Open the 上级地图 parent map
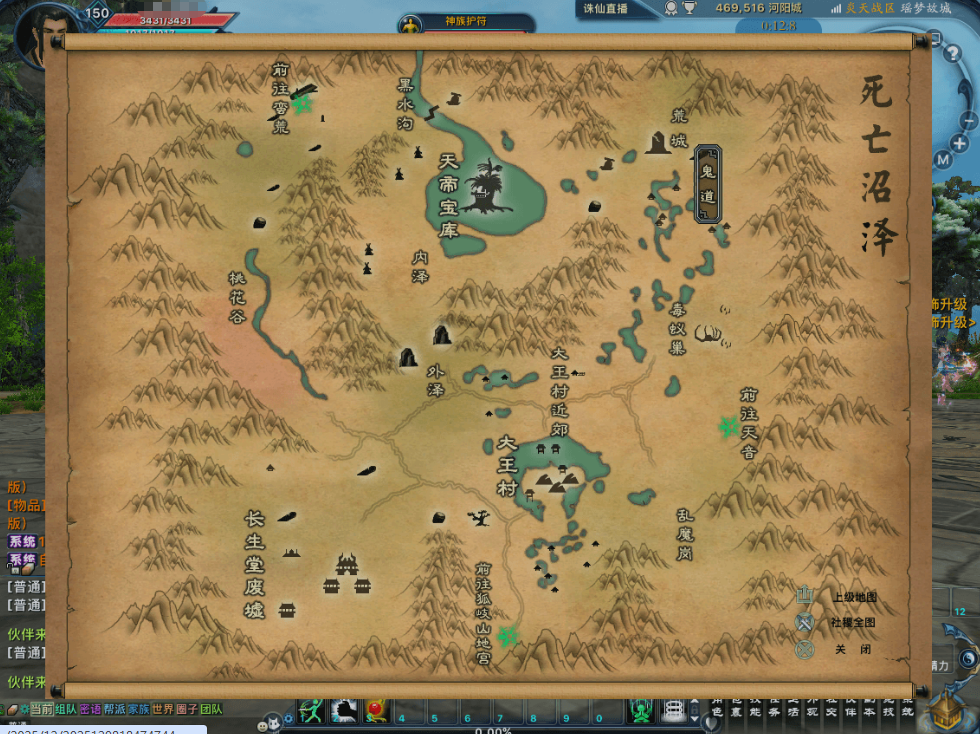Screen dimensions: 980x734 click(x=806, y=597)
